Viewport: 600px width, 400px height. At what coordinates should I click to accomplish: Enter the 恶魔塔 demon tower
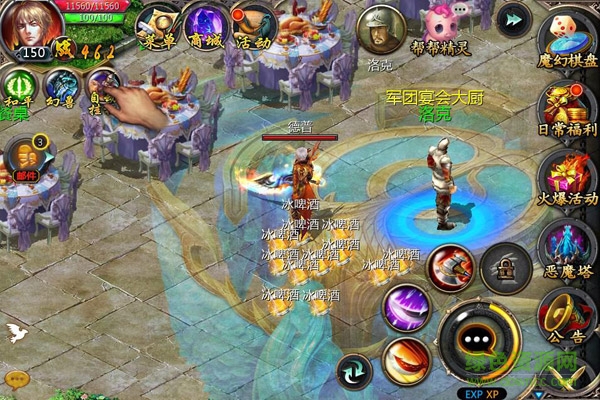565,244
